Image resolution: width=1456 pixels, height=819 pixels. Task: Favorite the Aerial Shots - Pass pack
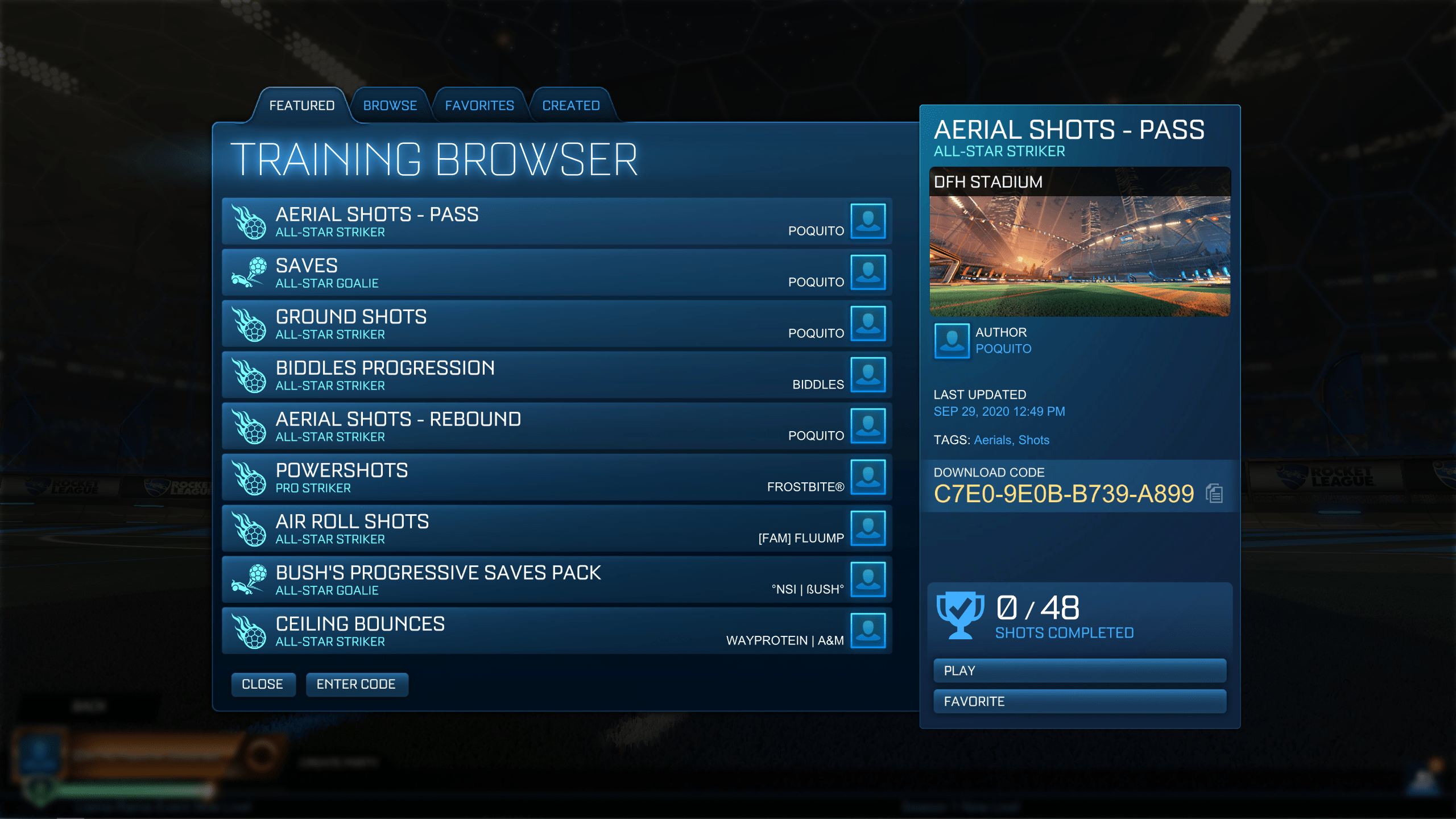pyautogui.click(x=1079, y=701)
